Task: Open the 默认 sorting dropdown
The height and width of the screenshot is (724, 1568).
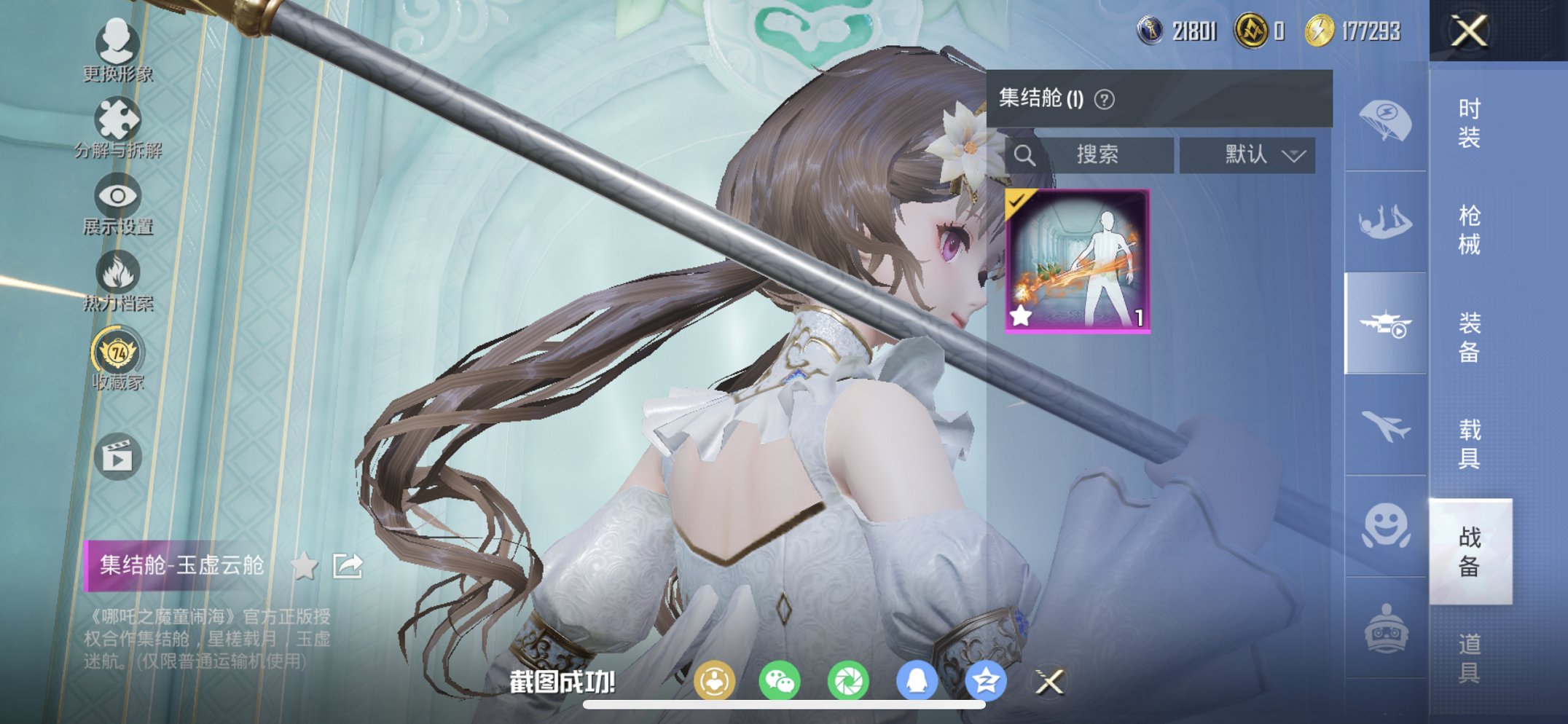Action: (x=1248, y=154)
